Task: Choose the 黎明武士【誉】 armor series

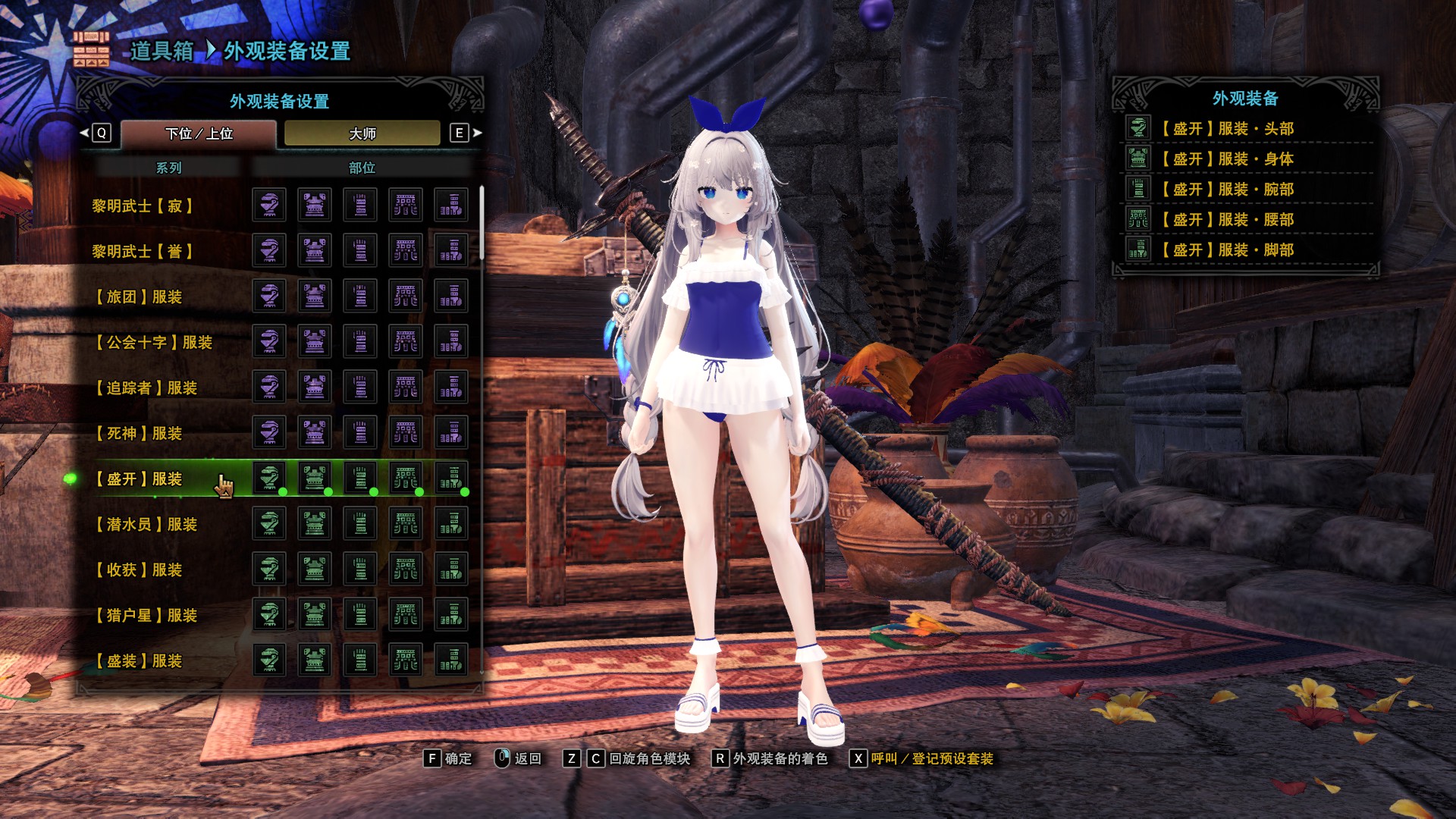Action: tap(143, 251)
